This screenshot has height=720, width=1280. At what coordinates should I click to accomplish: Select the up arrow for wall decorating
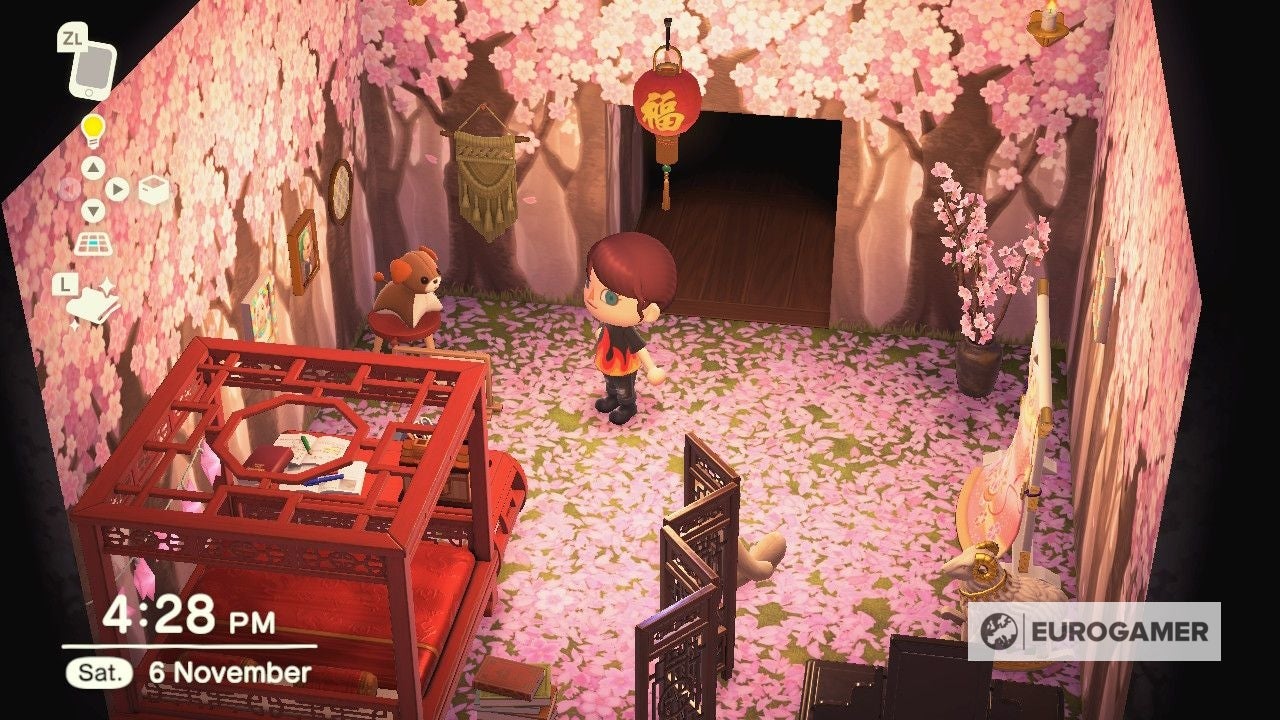pyautogui.click(x=93, y=168)
